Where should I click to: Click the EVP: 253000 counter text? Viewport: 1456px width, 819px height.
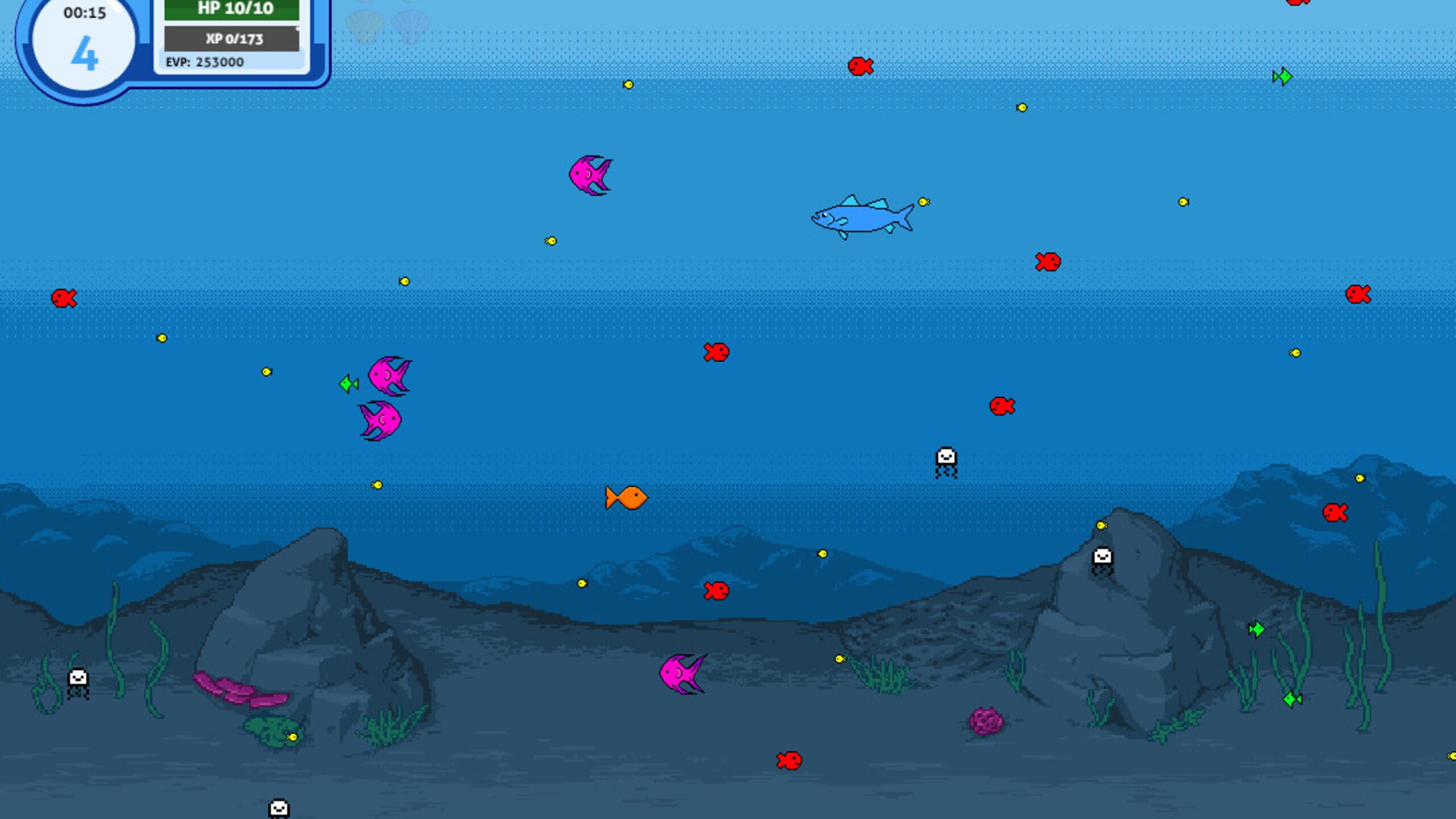tap(206, 63)
